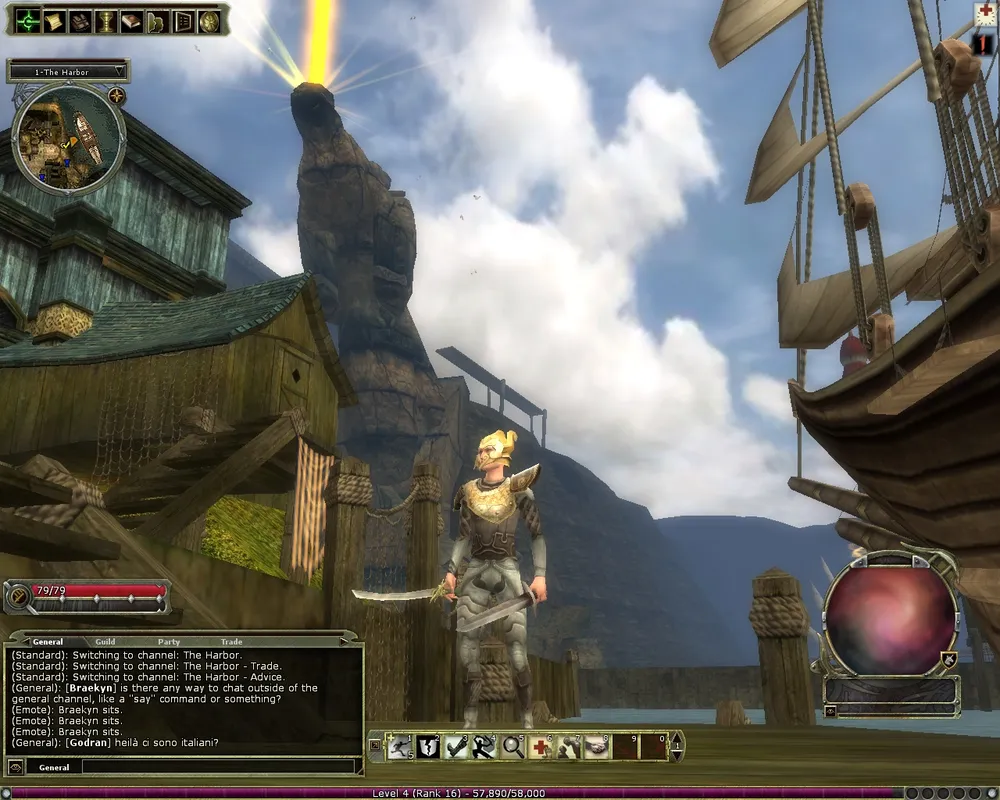
Task: Use the red cross heal skill
Action: 541,746
